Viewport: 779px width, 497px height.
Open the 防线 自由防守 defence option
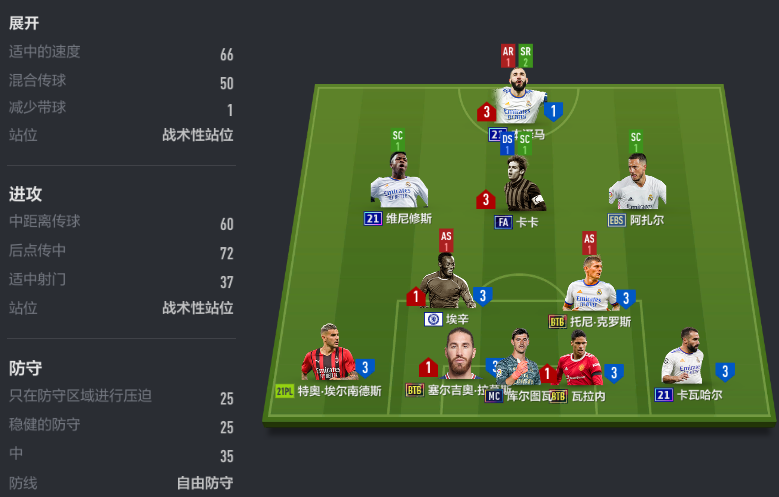(x=121, y=483)
